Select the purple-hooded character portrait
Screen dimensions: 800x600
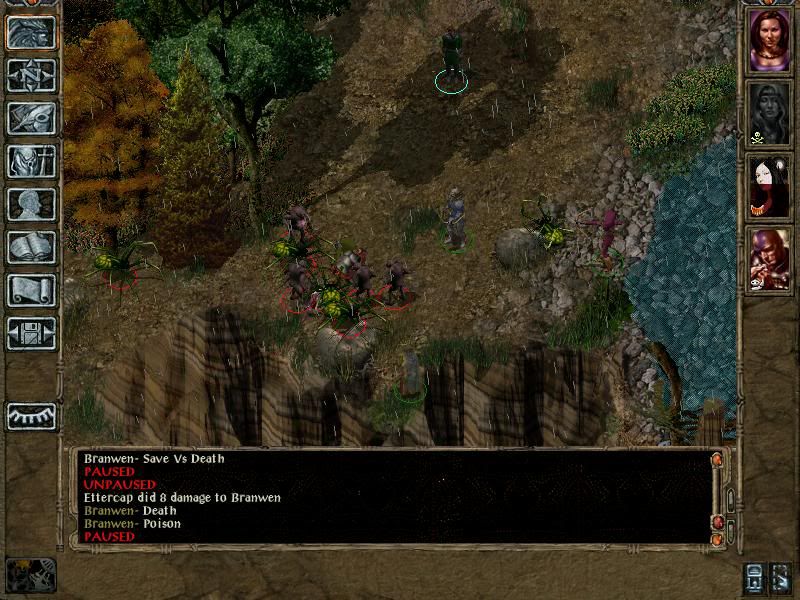pos(769,260)
